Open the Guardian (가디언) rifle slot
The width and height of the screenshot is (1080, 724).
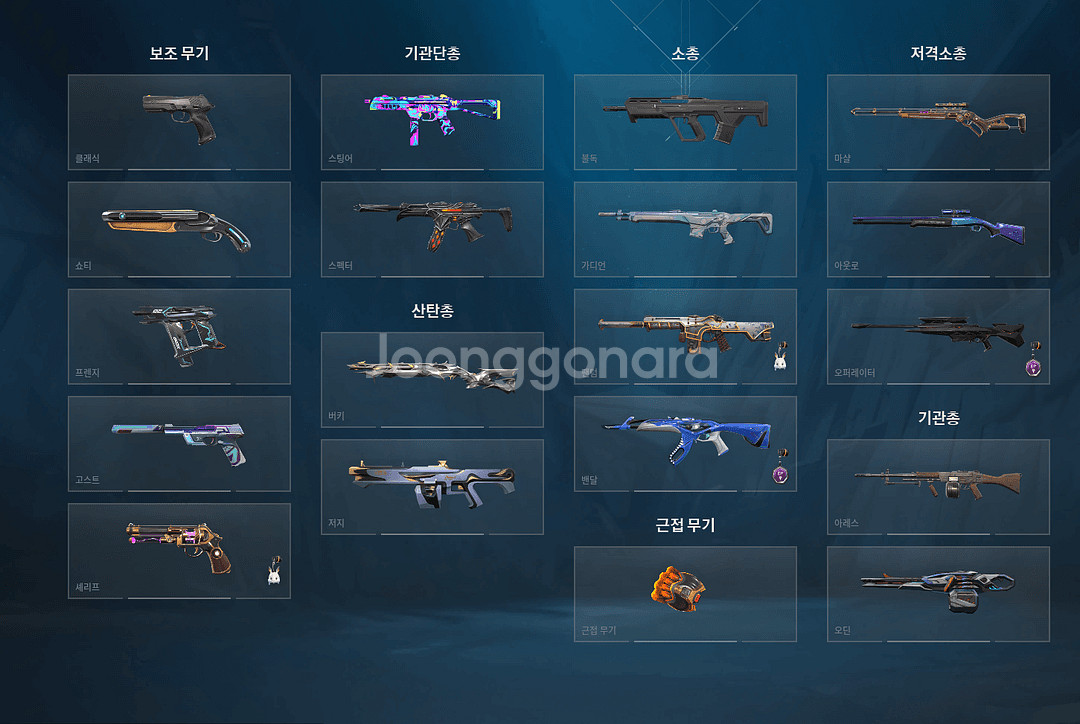pyautogui.click(x=685, y=229)
